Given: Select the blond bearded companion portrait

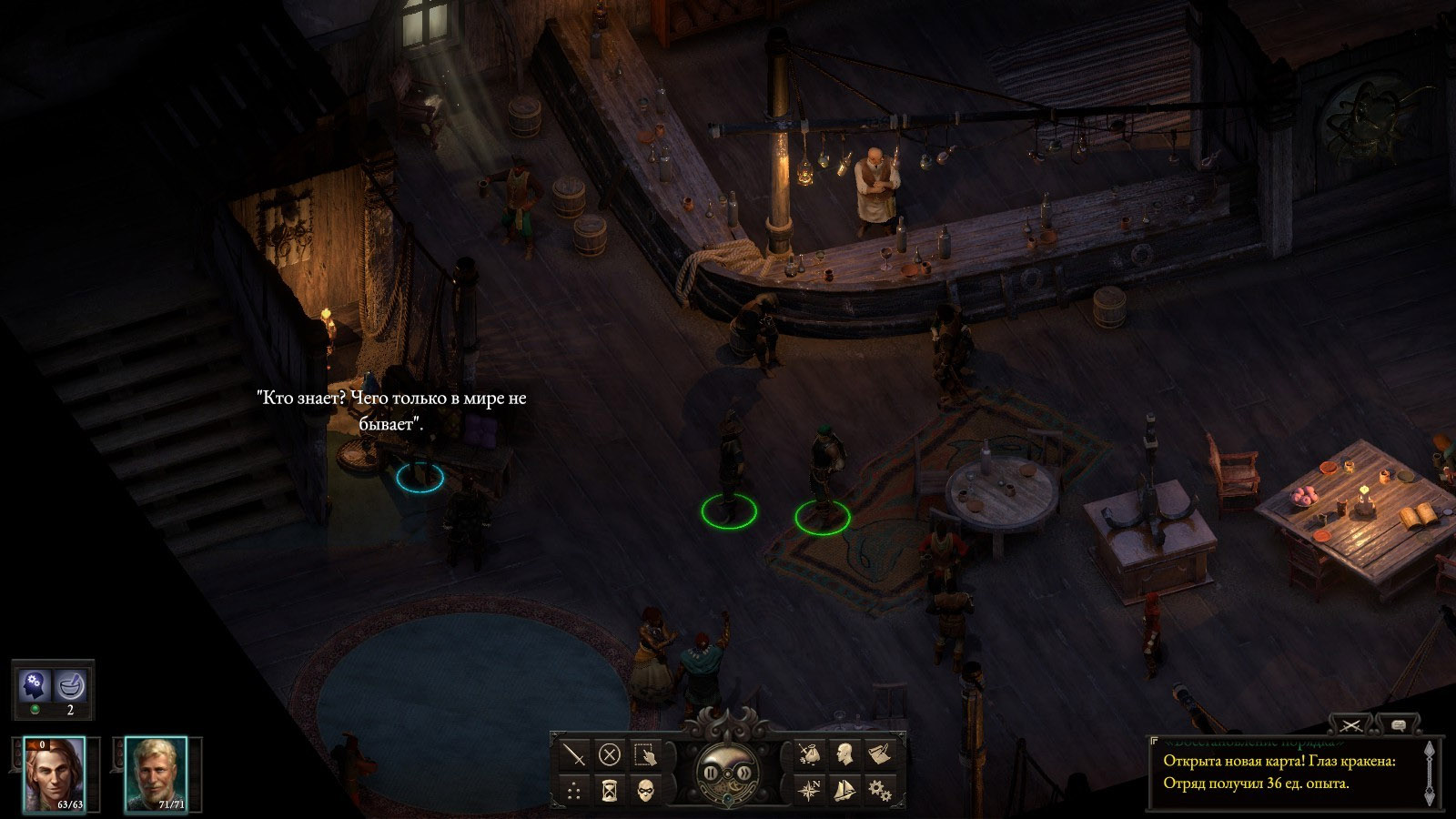Looking at the screenshot, I should pos(155,773).
